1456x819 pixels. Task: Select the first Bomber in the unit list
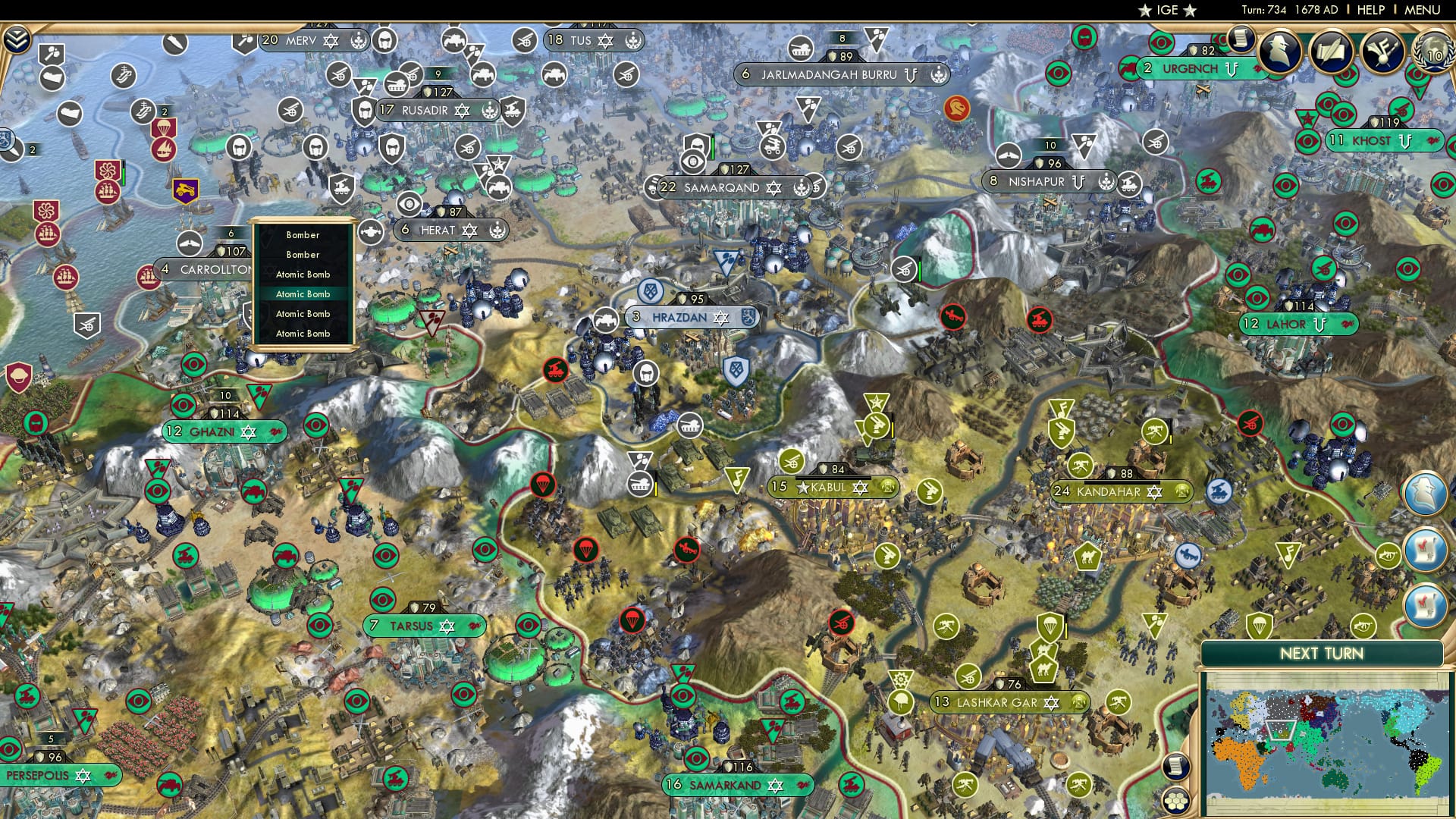pyautogui.click(x=302, y=235)
